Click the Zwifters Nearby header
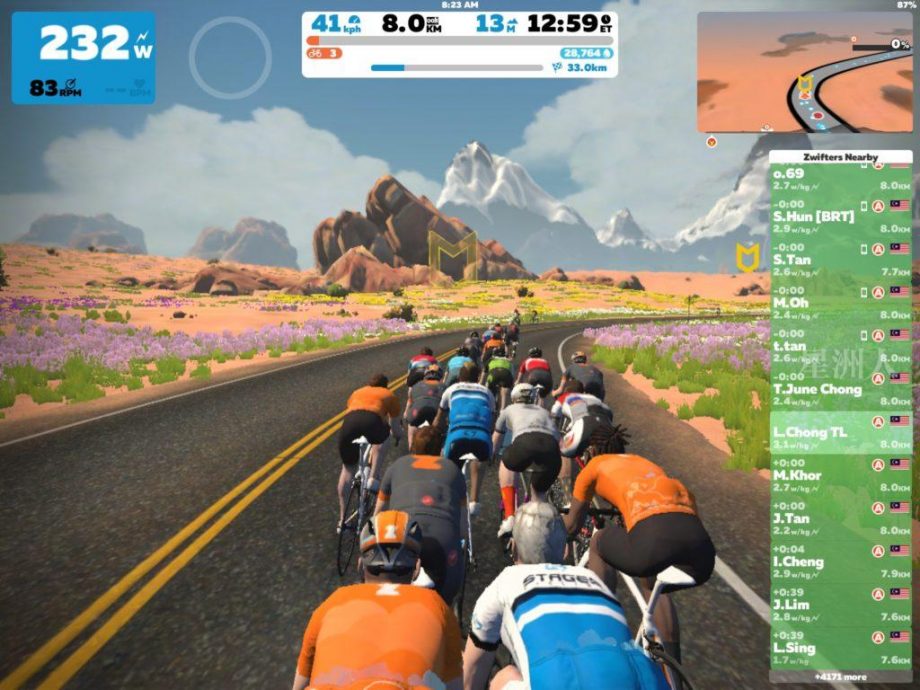 tap(840, 157)
